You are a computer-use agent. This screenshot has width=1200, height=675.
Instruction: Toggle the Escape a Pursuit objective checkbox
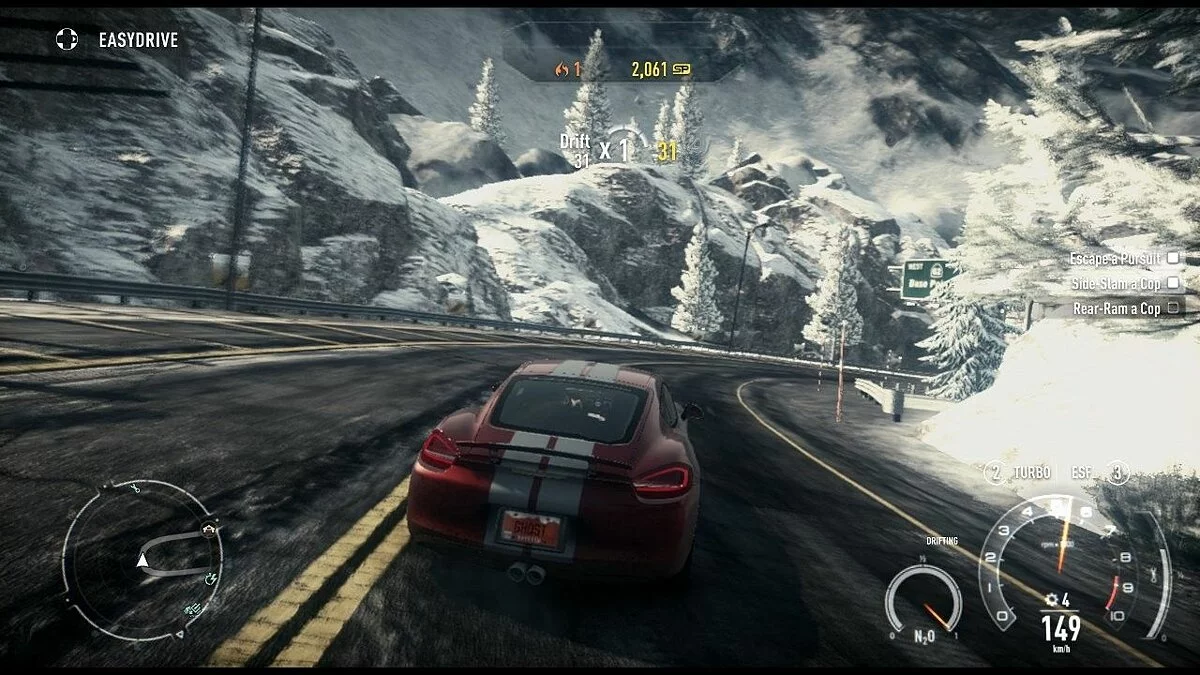click(1173, 258)
